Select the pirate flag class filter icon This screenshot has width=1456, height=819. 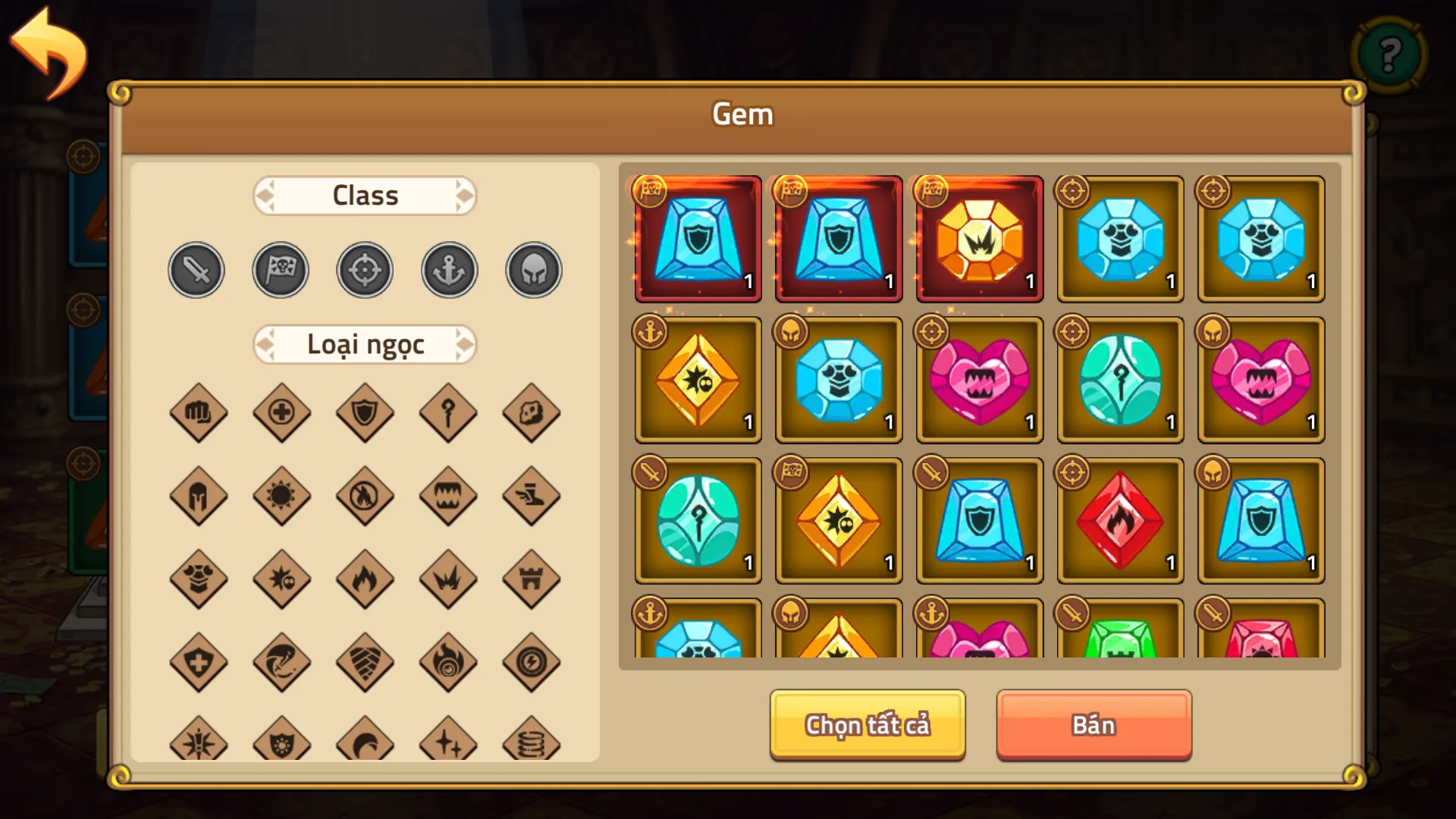(281, 269)
